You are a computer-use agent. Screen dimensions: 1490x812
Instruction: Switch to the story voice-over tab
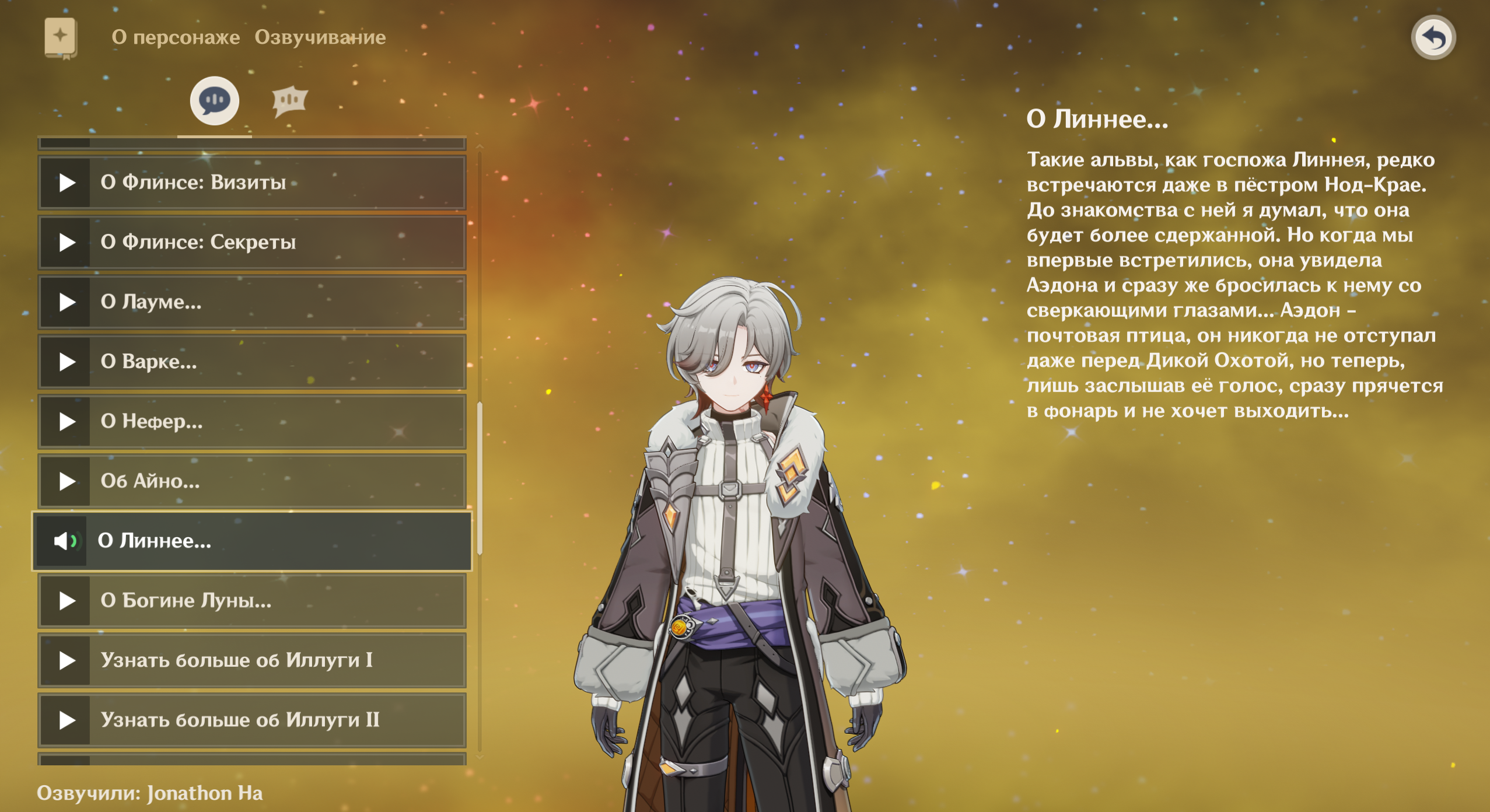coord(215,100)
